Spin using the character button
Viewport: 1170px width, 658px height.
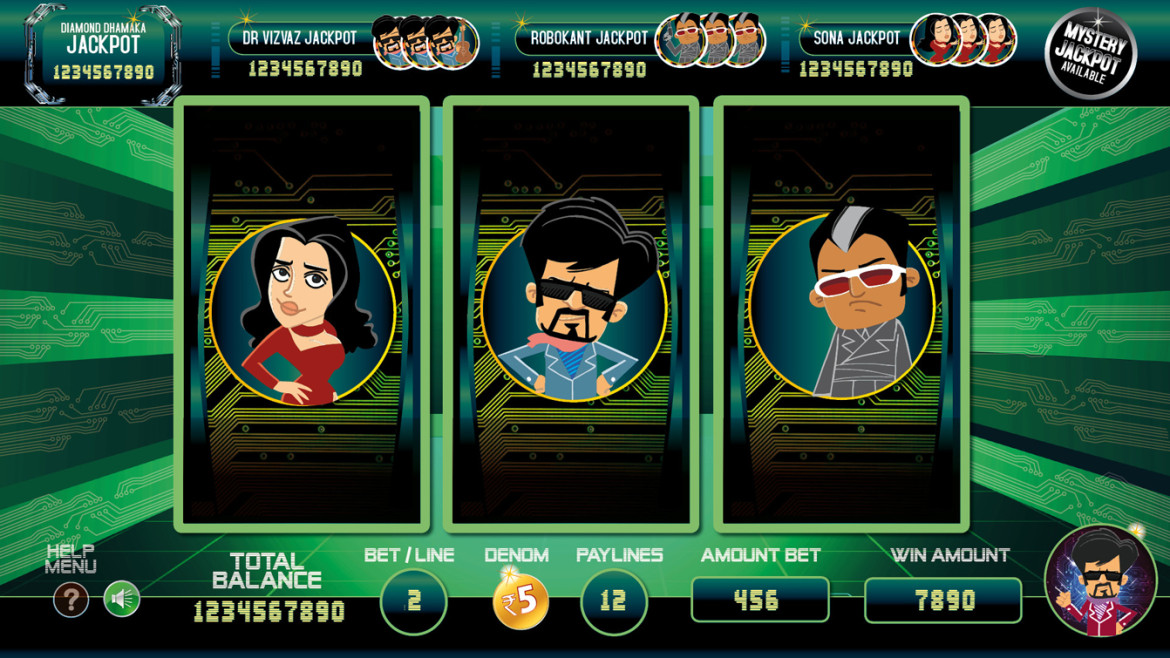1100,581
